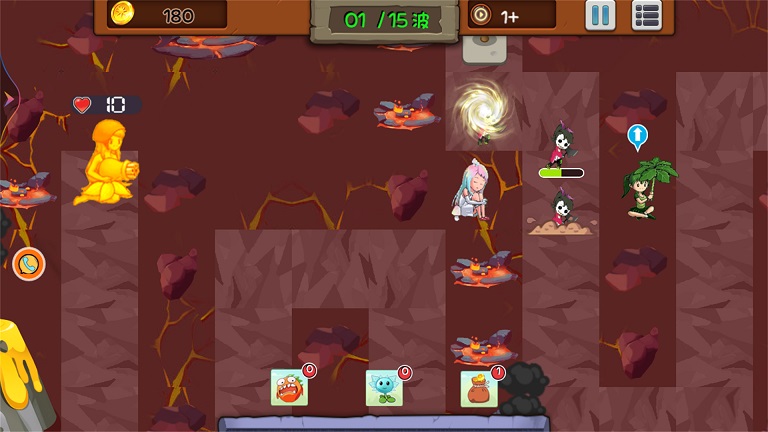Select the gold money bag card
Screen dimensions: 768x432
[479, 388]
